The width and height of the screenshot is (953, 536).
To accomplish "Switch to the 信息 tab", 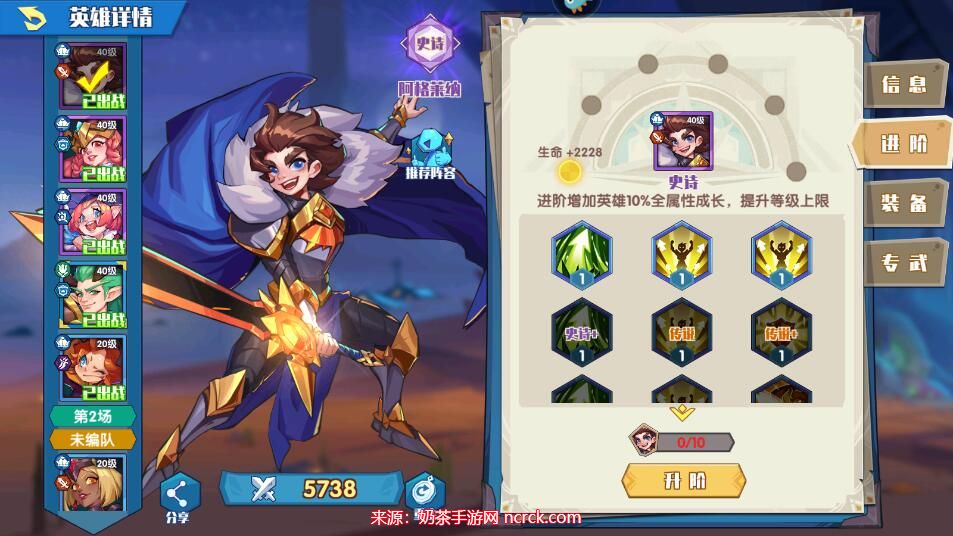I will pos(903,85).
